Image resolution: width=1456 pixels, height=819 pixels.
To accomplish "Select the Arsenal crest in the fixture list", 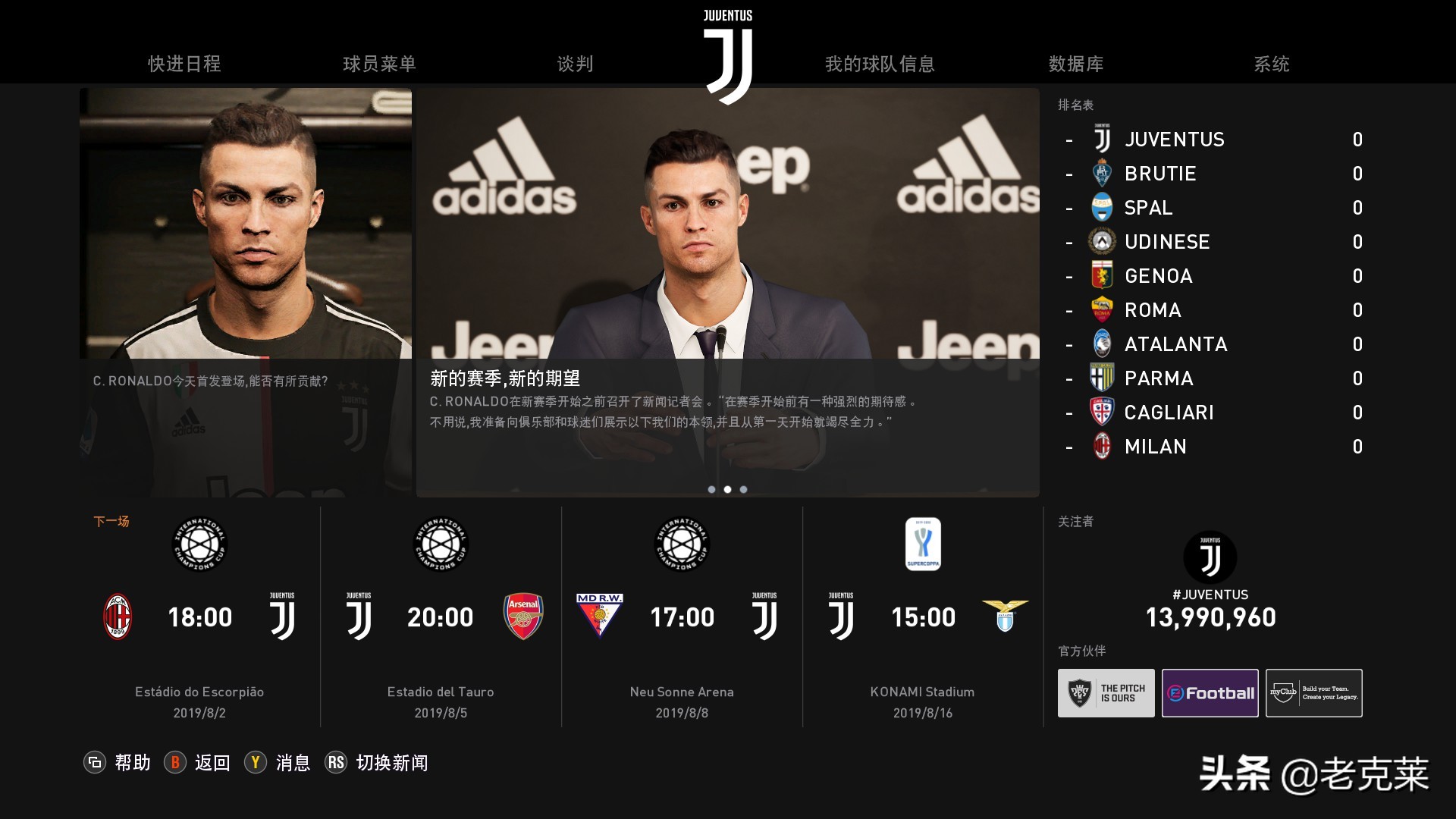I will 523,617.
